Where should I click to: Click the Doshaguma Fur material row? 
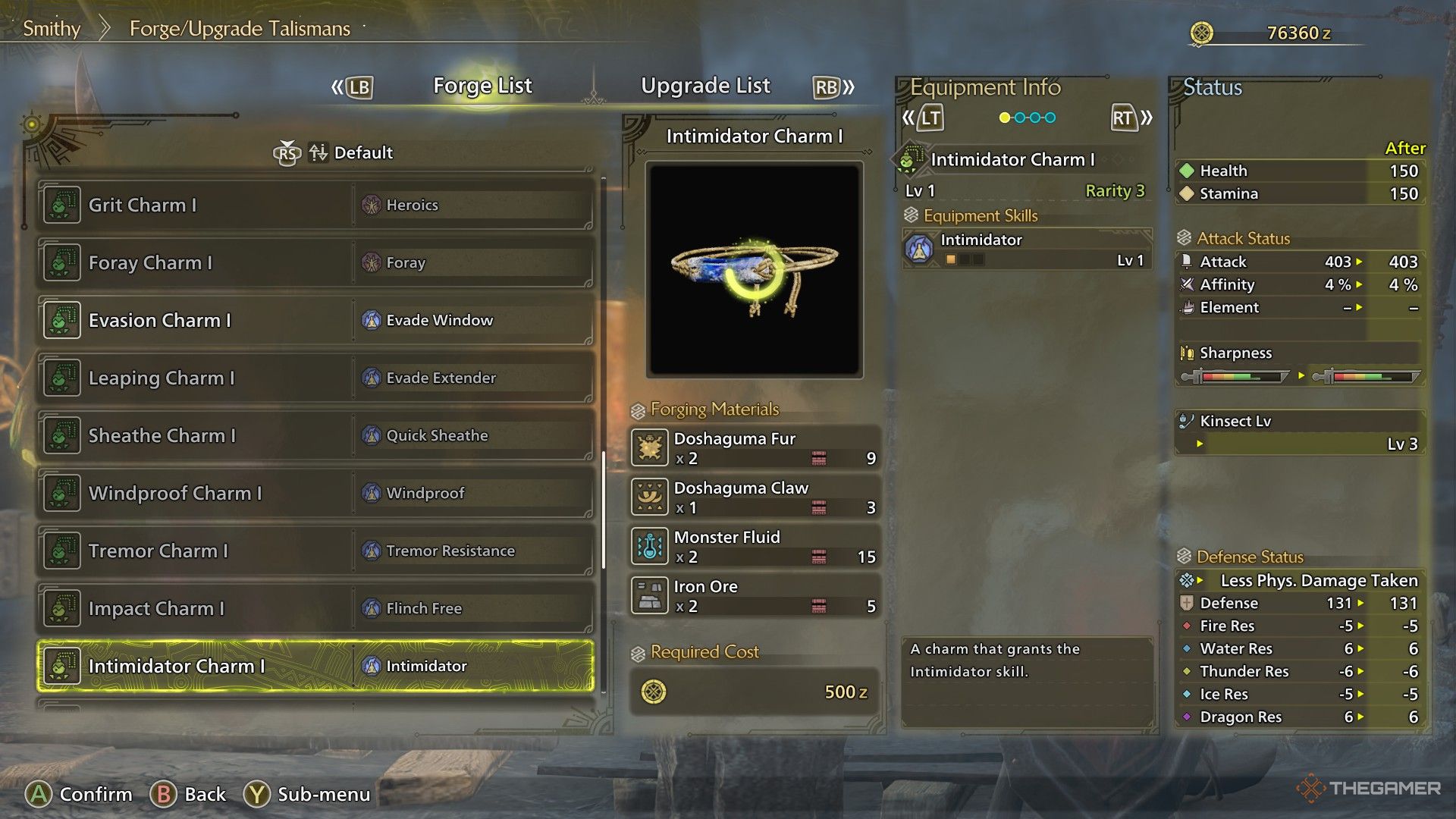coord(755,447)
